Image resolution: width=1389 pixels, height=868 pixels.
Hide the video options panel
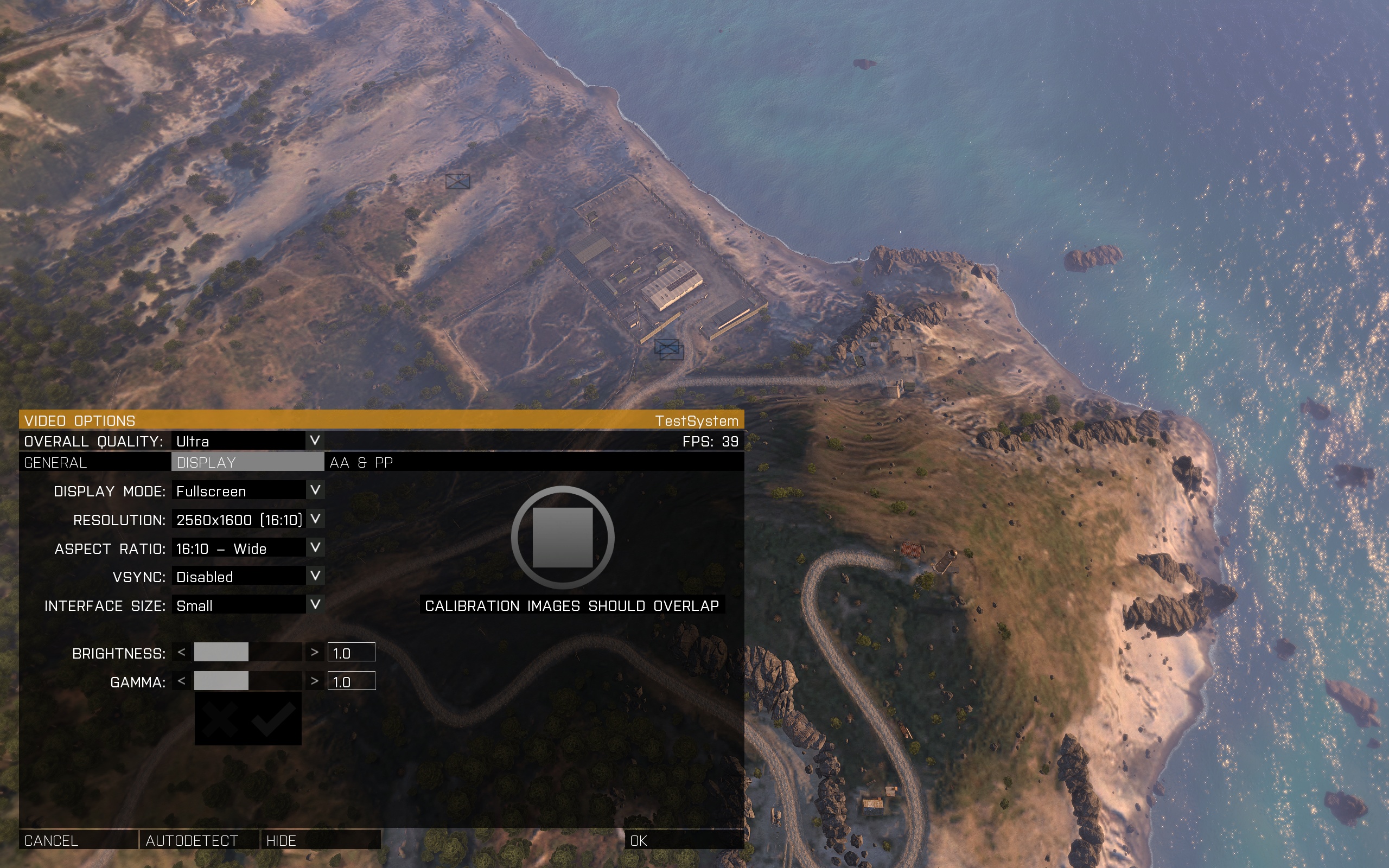tap(320, 840)
